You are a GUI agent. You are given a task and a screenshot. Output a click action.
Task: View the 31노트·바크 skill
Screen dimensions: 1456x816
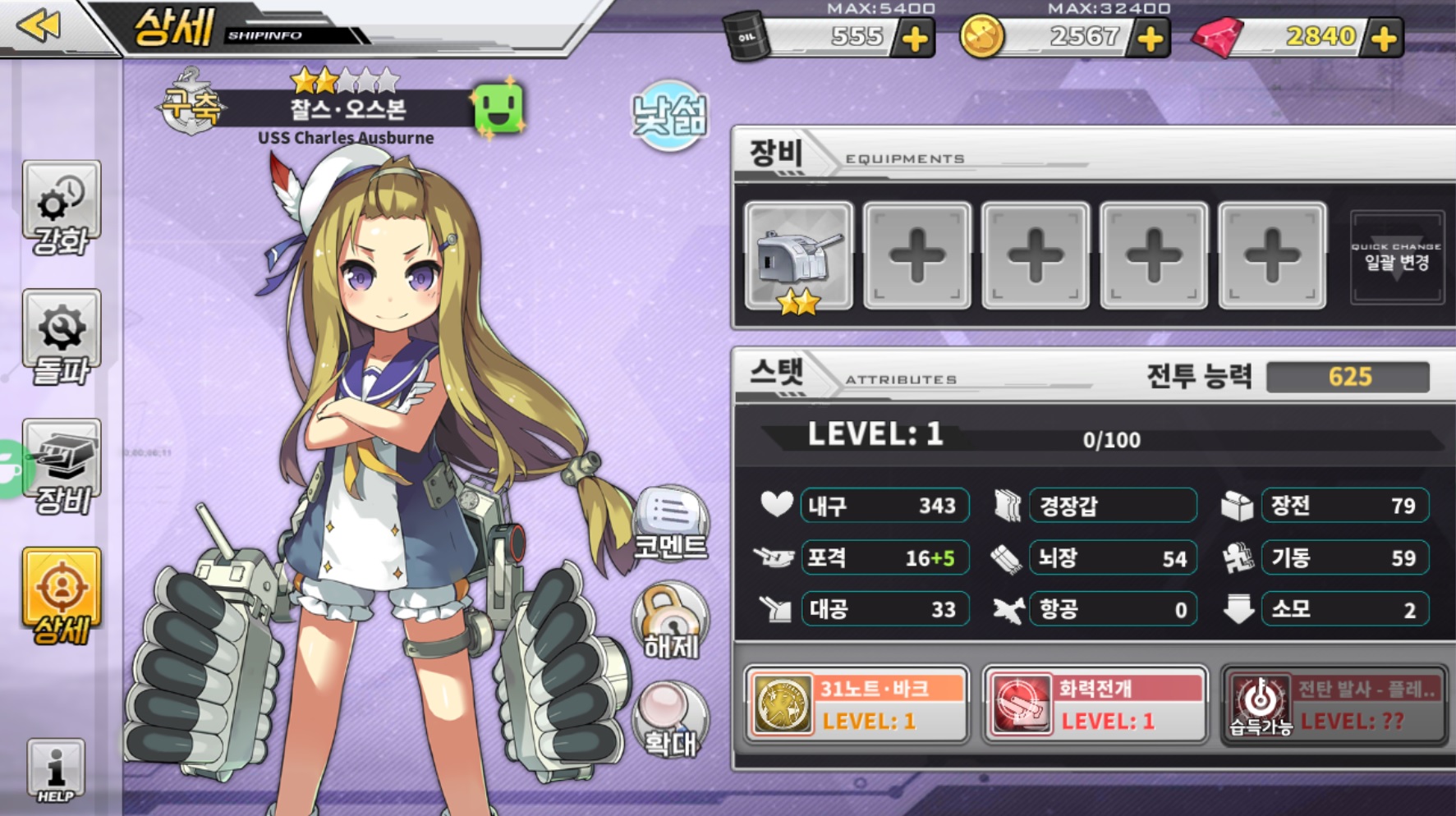click(857, 704)
